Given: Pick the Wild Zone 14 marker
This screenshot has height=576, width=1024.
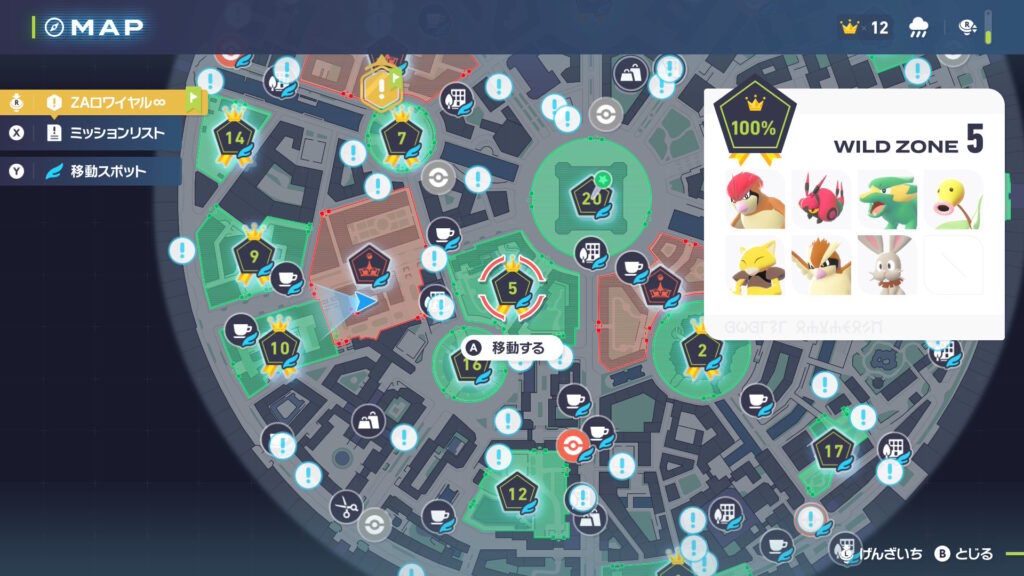Looking at the screenshot, I should coord(236,137).
